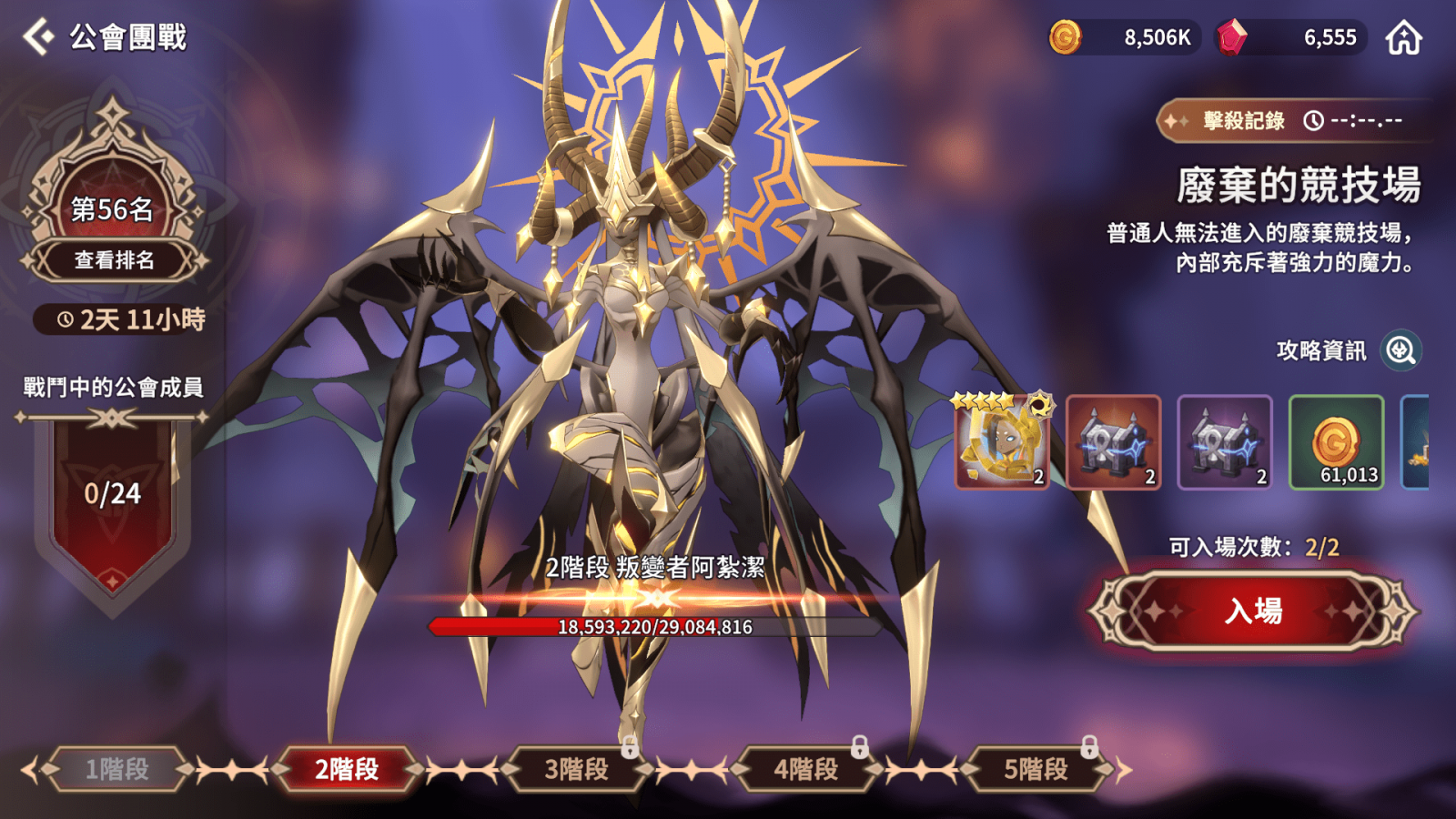
Task: Select the 2階段 stage tab
Action: [x=347, y=769]
